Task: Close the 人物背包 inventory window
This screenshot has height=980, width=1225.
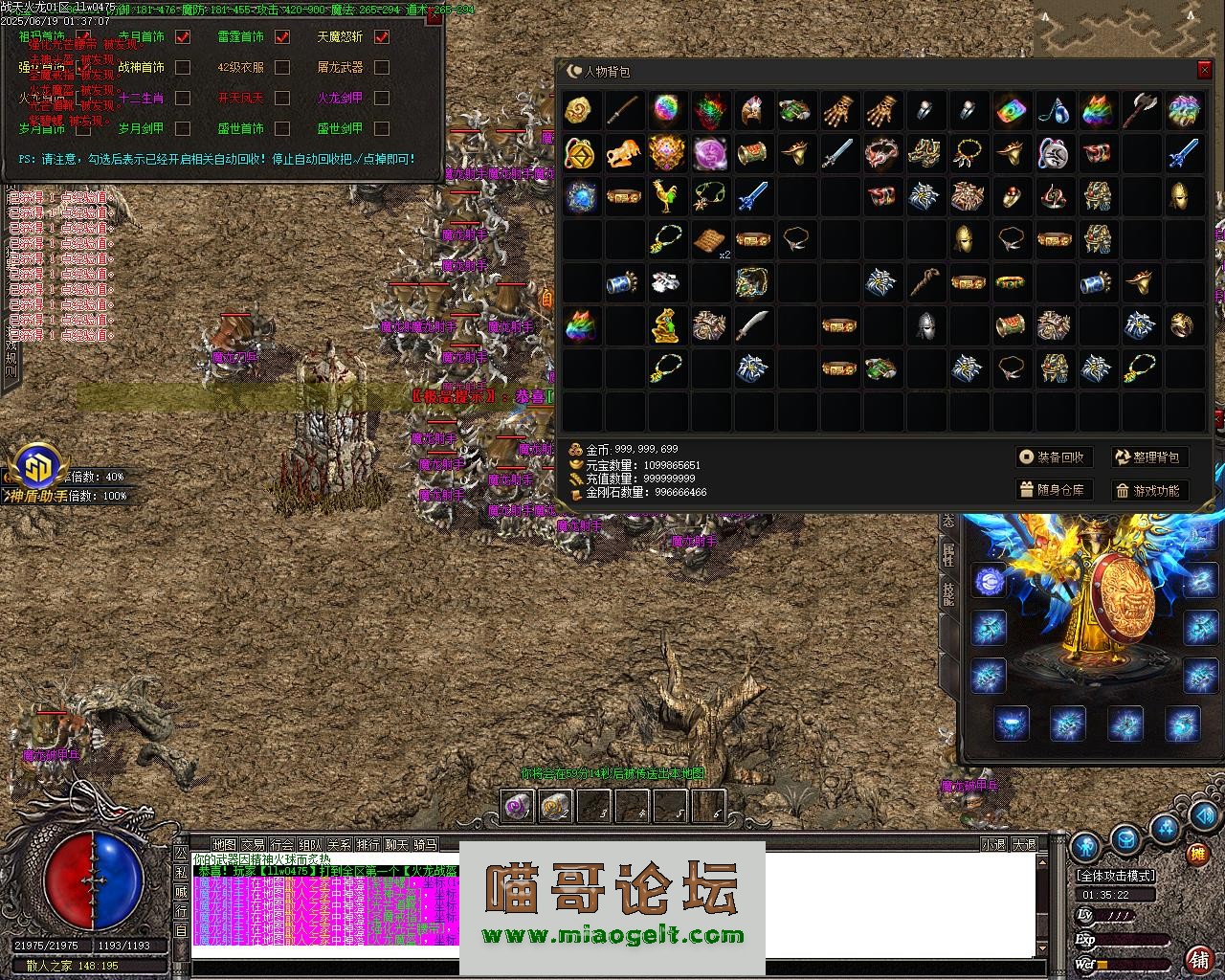Action: click(1204, 71)
